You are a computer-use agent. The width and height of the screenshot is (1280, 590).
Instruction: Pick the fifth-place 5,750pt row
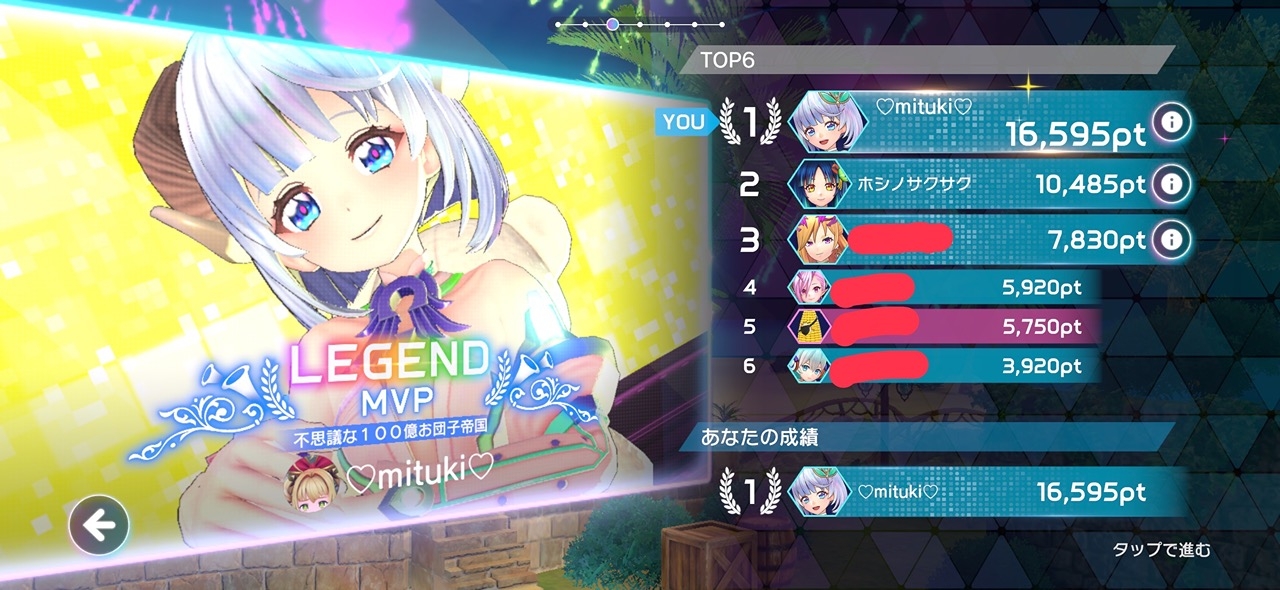[940, 327]
